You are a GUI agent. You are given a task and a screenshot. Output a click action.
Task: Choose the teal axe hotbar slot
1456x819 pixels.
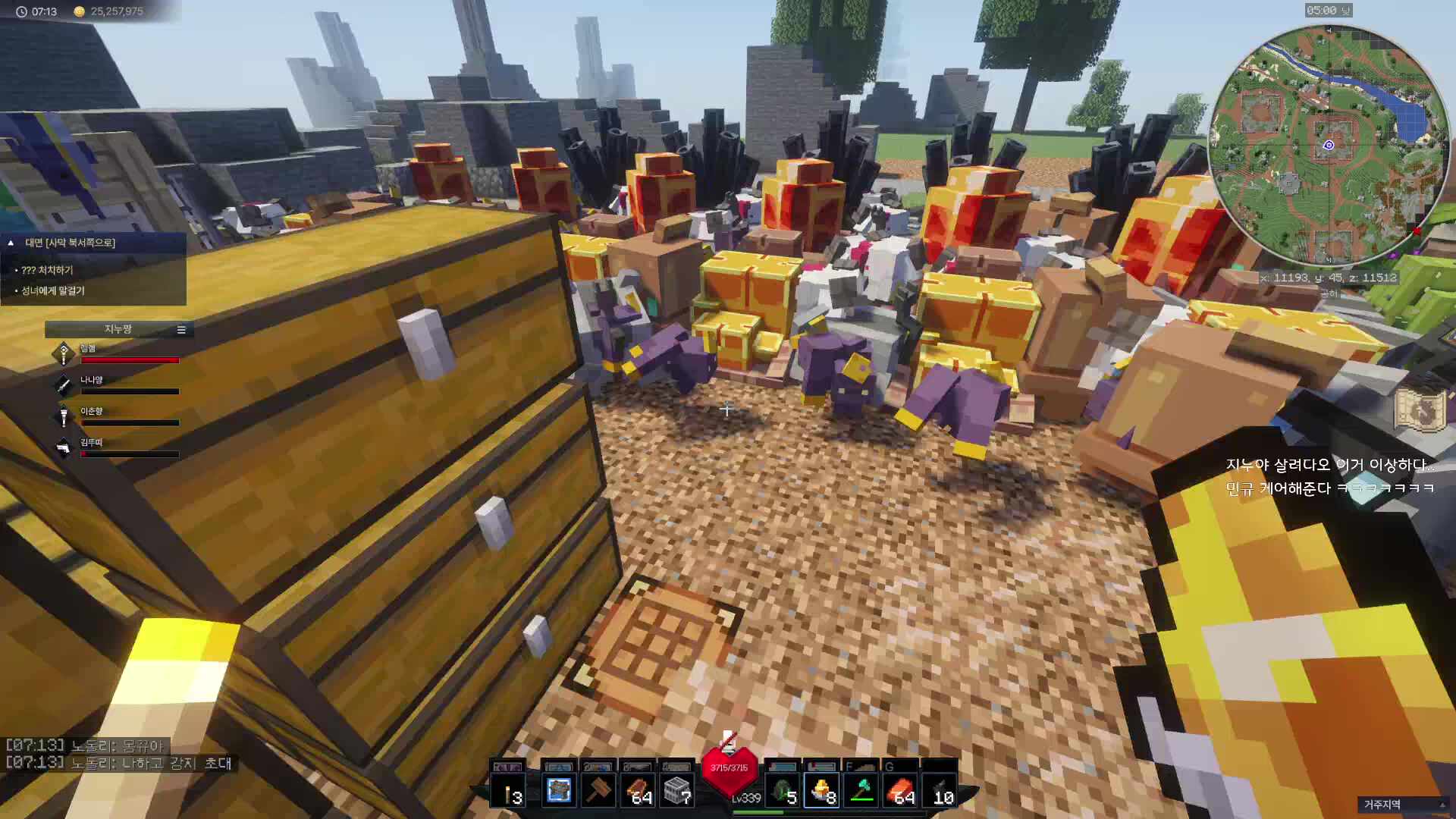(861, 791)
